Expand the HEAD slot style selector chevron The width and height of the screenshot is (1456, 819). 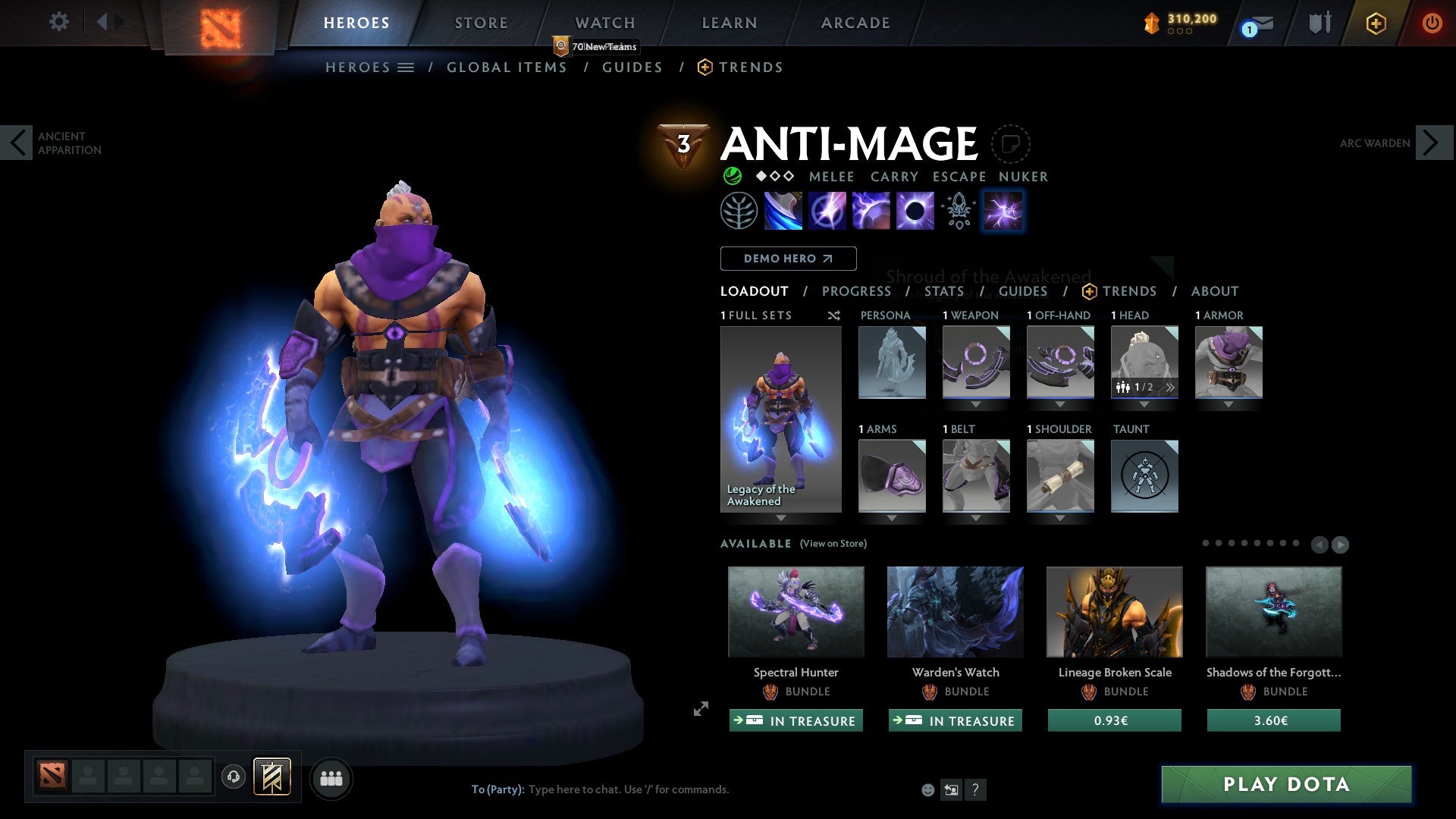1170,387
